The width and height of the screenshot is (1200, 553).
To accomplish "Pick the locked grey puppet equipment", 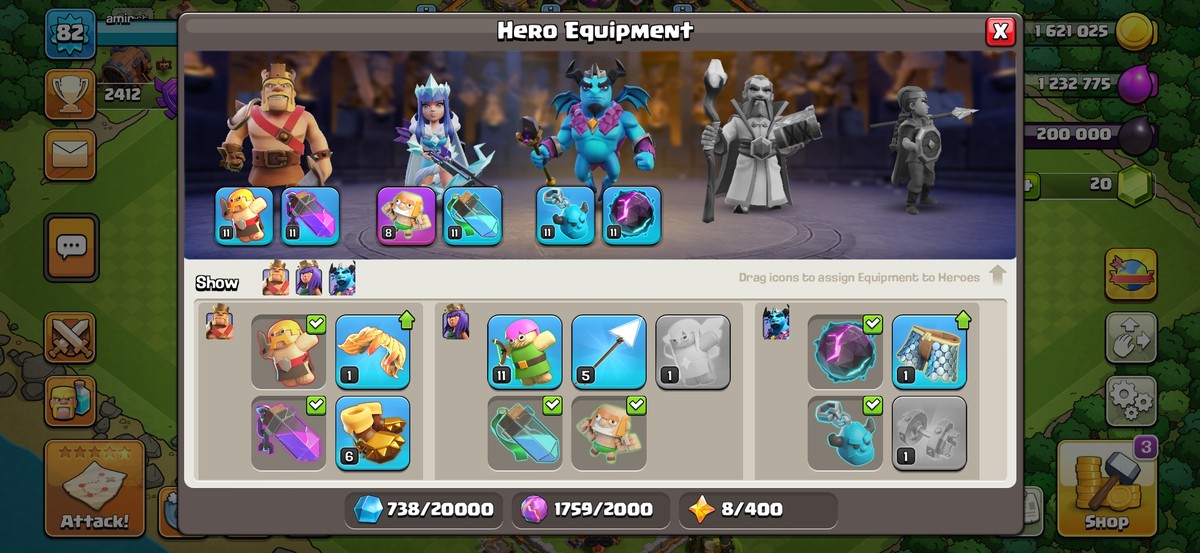I will pos(693,351).
